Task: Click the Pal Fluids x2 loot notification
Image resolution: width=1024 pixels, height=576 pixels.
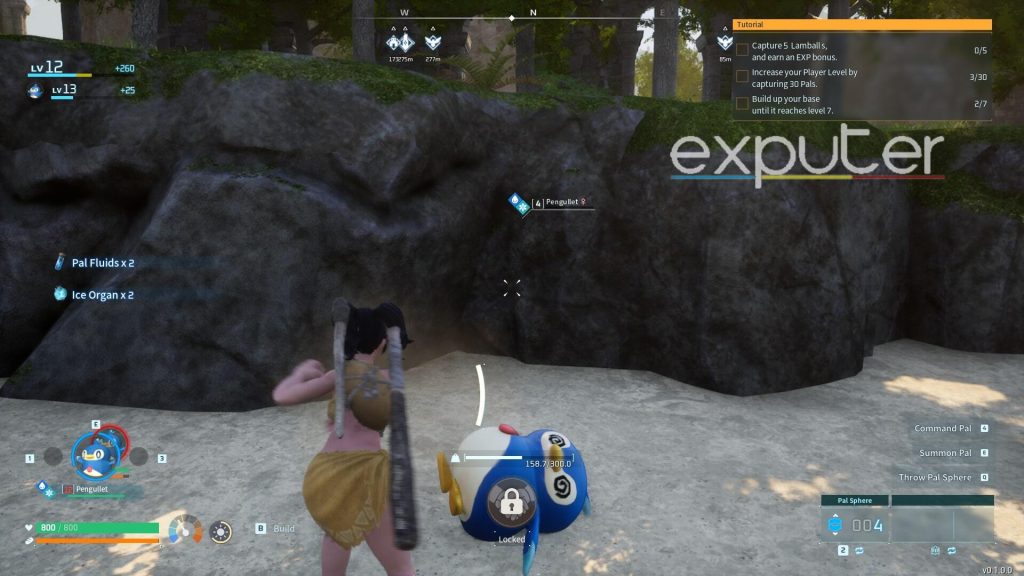Action: coord(102,263)
